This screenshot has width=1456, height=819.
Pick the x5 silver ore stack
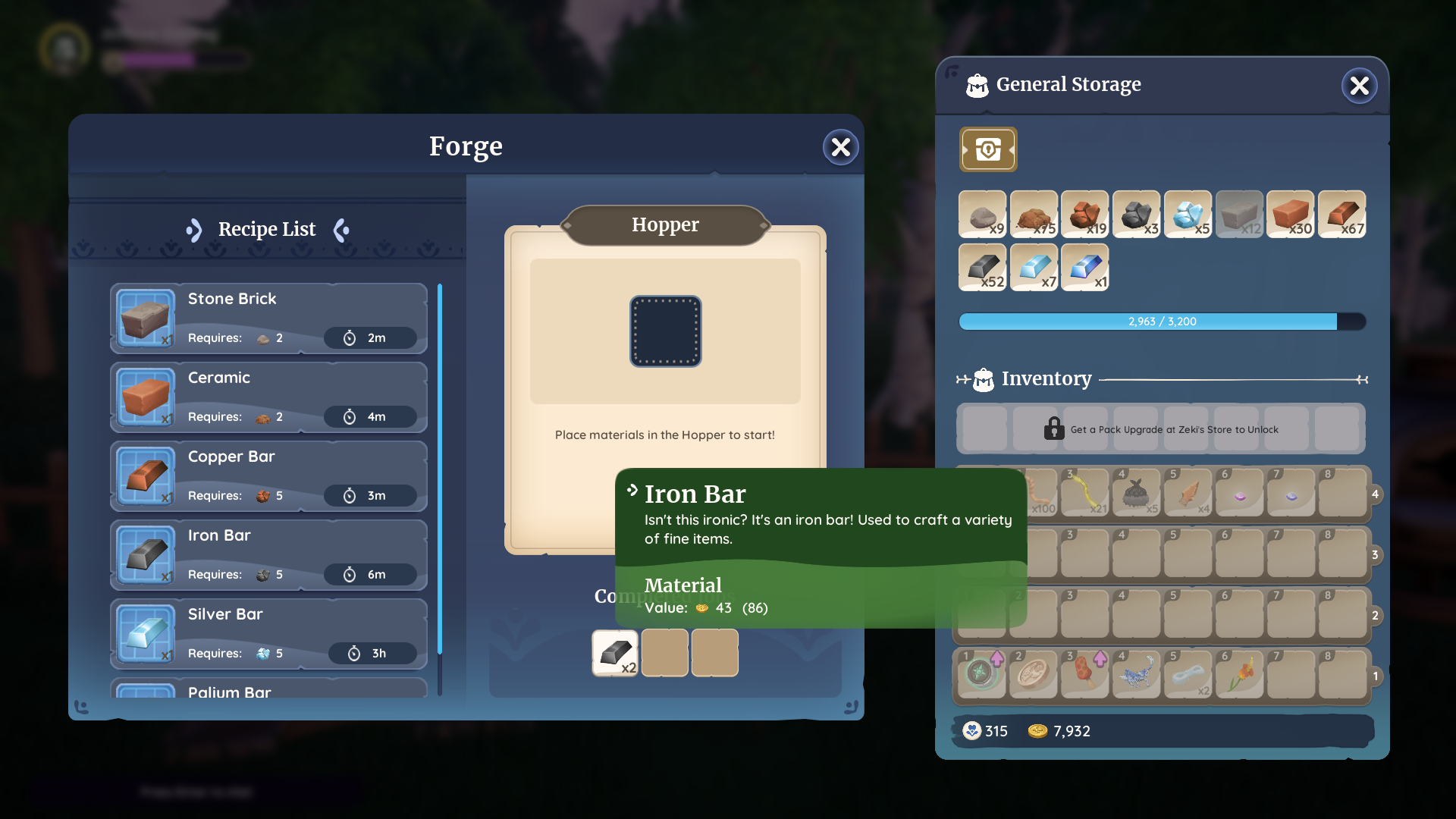(x=1188, y=215)
